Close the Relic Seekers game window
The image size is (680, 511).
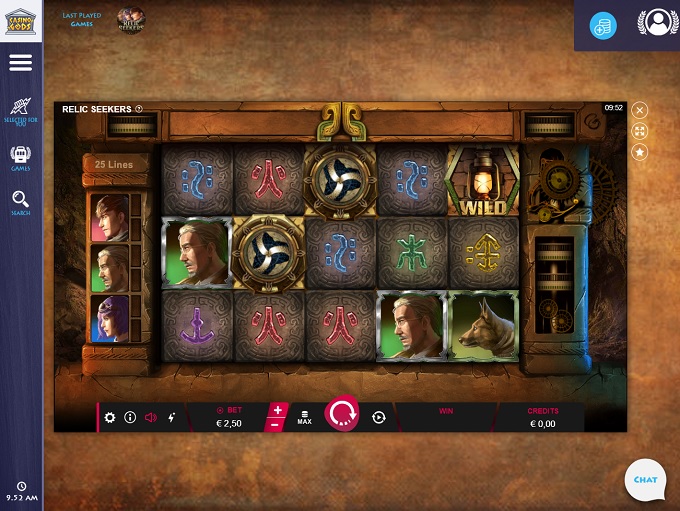tap(640, 110)
